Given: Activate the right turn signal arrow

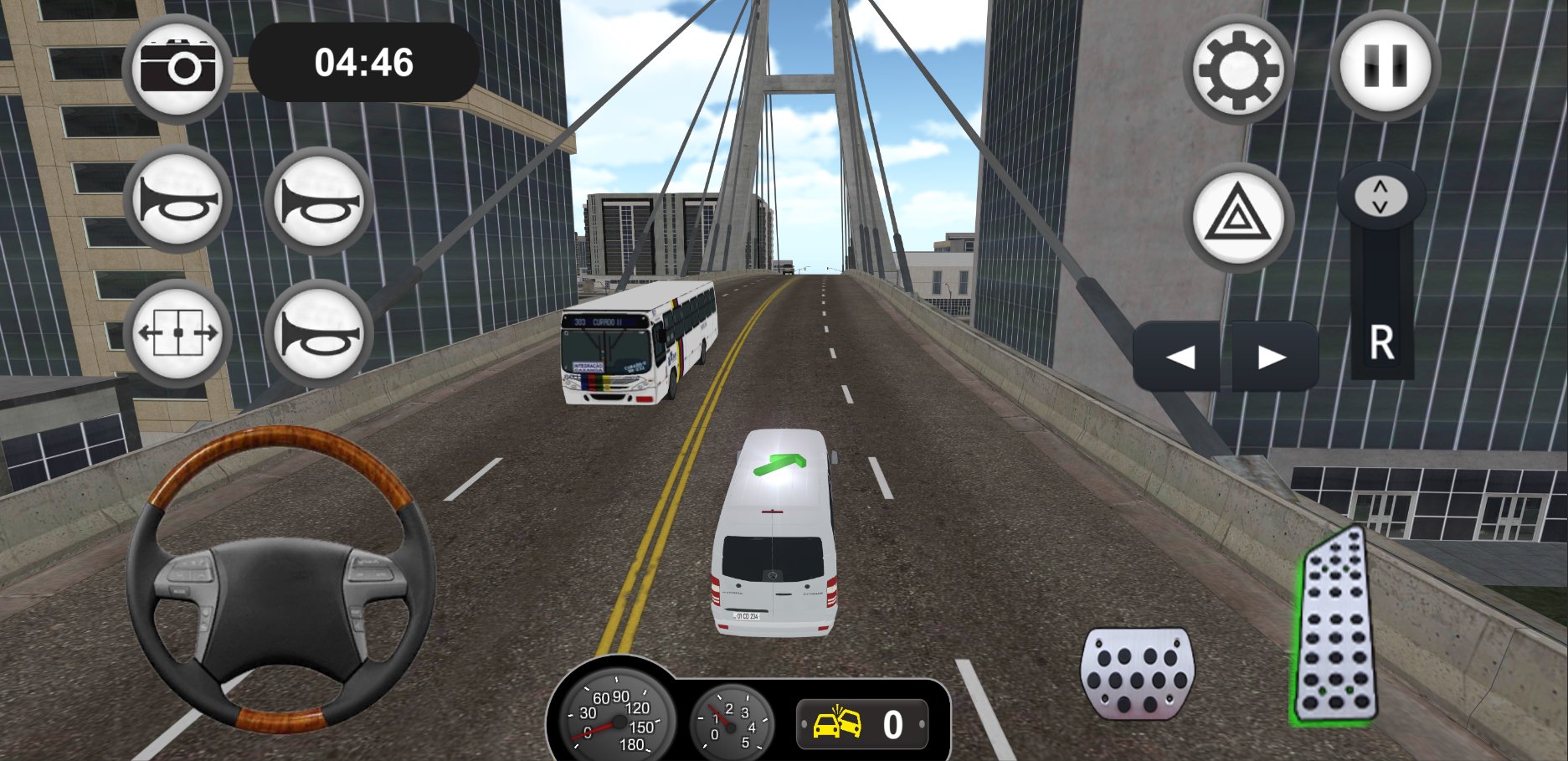Looking at the screenshot, I should click(1272, 357).
